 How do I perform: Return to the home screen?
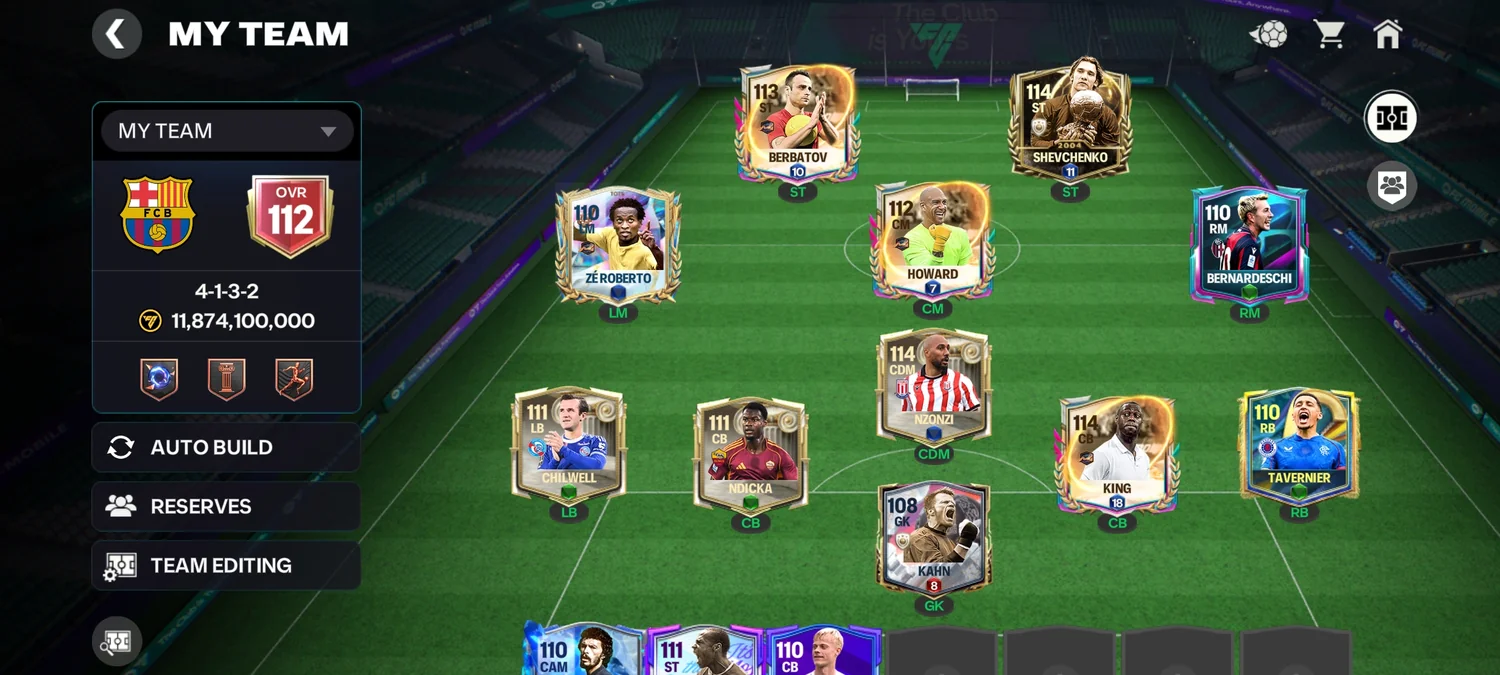coord(1388,34)
